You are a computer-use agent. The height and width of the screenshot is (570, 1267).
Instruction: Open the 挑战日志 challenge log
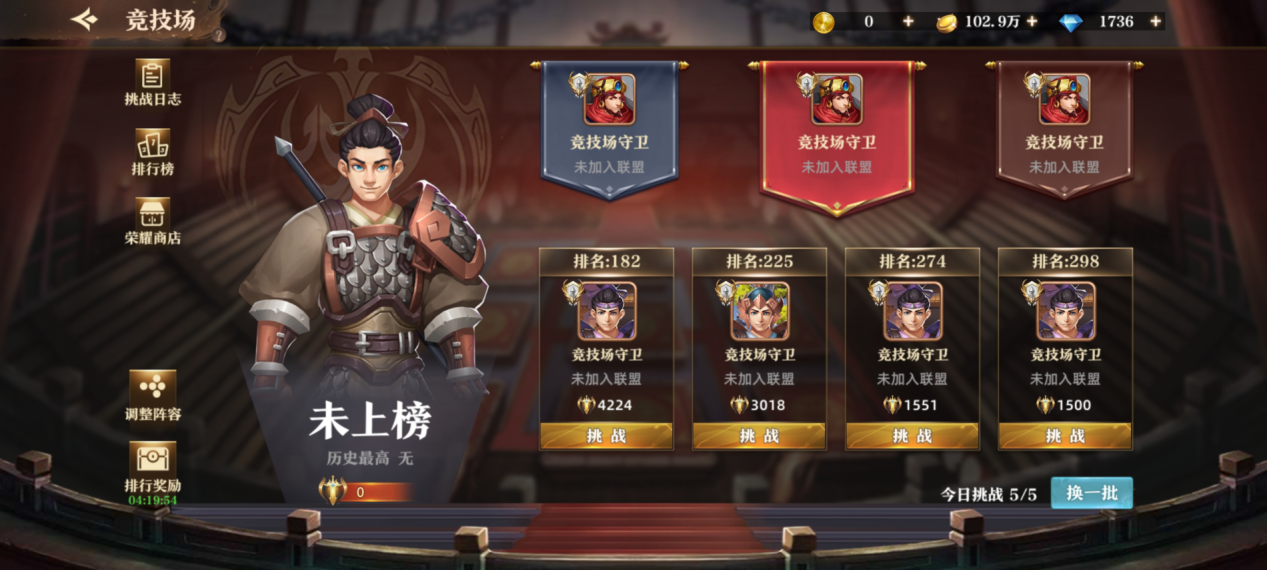[152, 82]
